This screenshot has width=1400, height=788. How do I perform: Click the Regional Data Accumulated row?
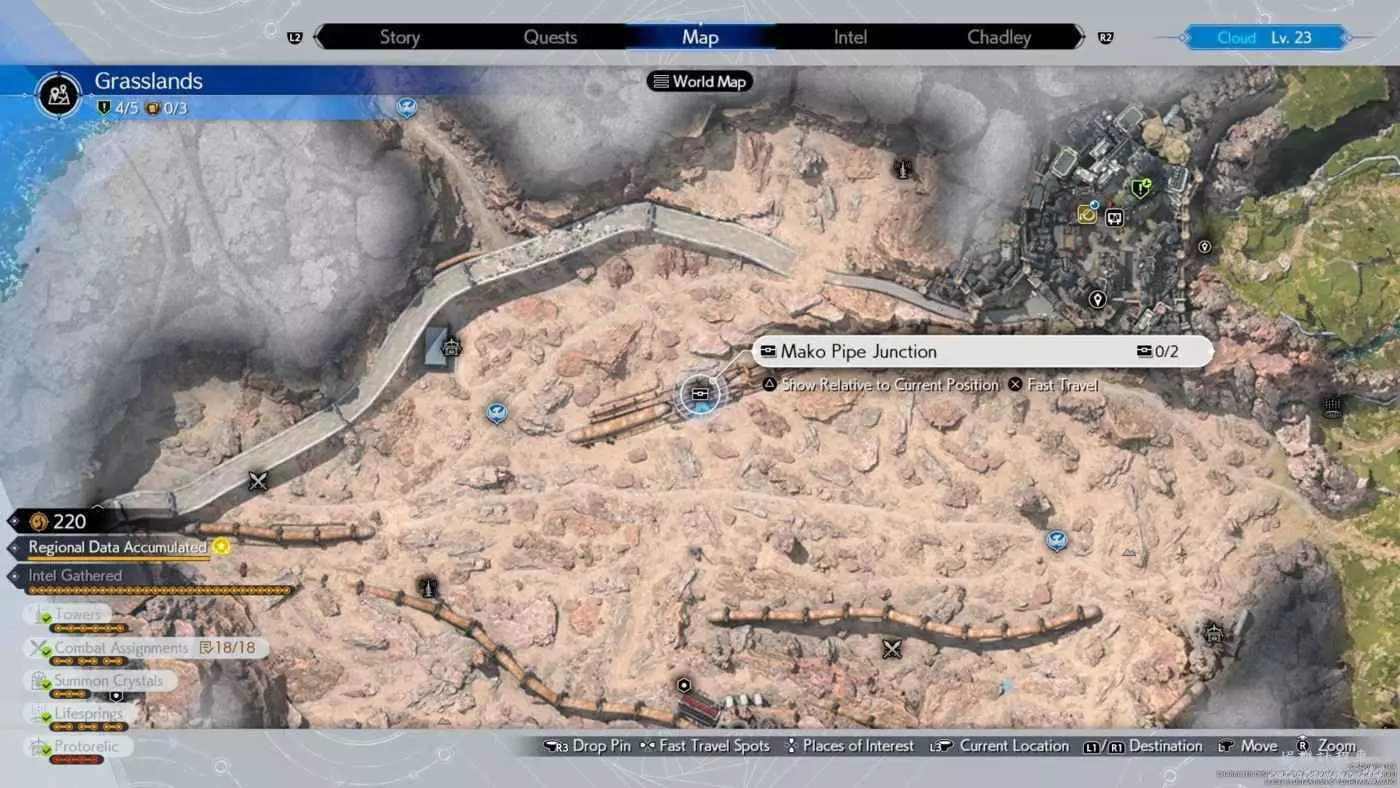pos(118,548)
